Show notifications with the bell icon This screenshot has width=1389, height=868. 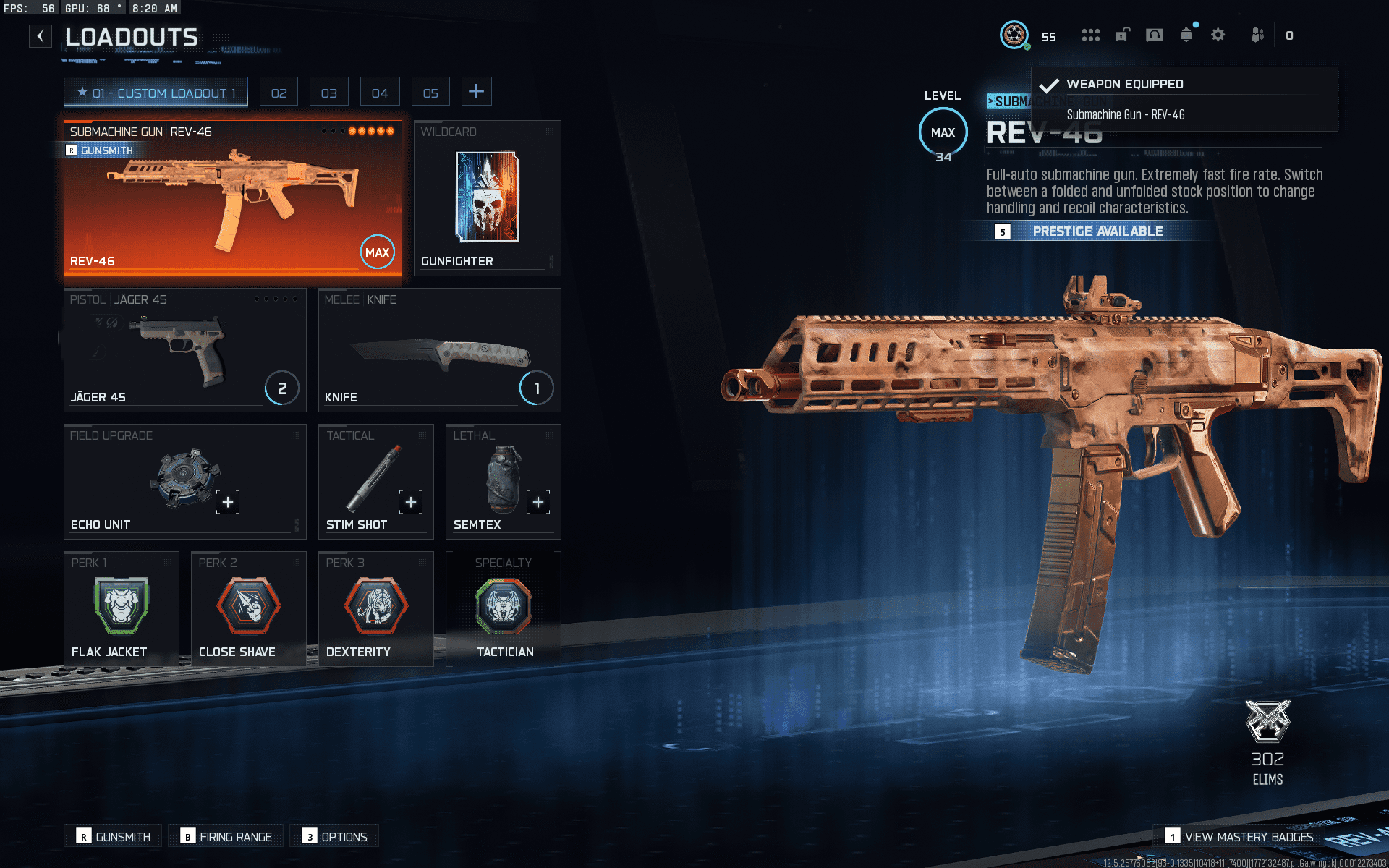[1186, 35]
